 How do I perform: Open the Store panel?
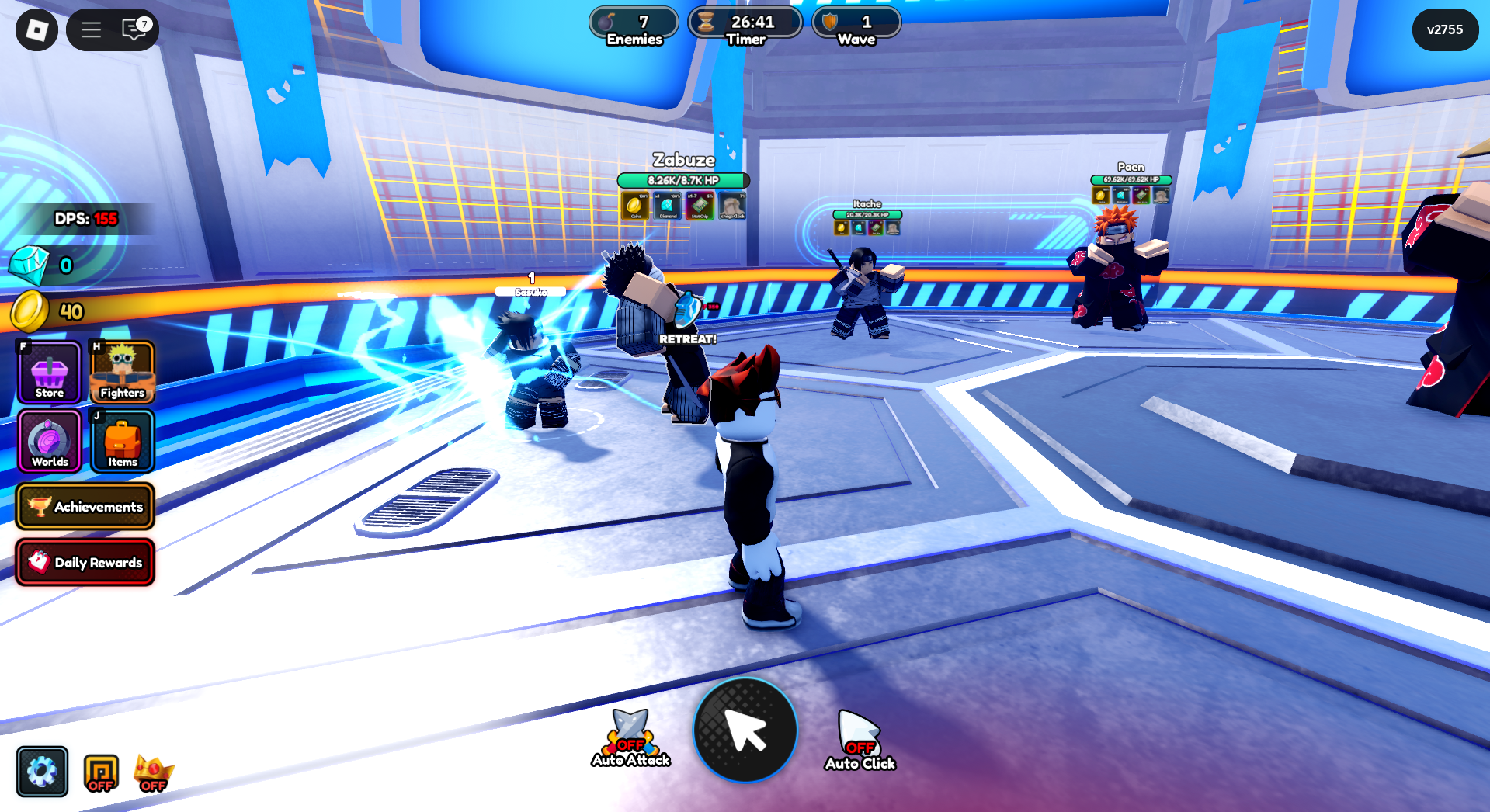pyautogui.click(x=48, y=373)
